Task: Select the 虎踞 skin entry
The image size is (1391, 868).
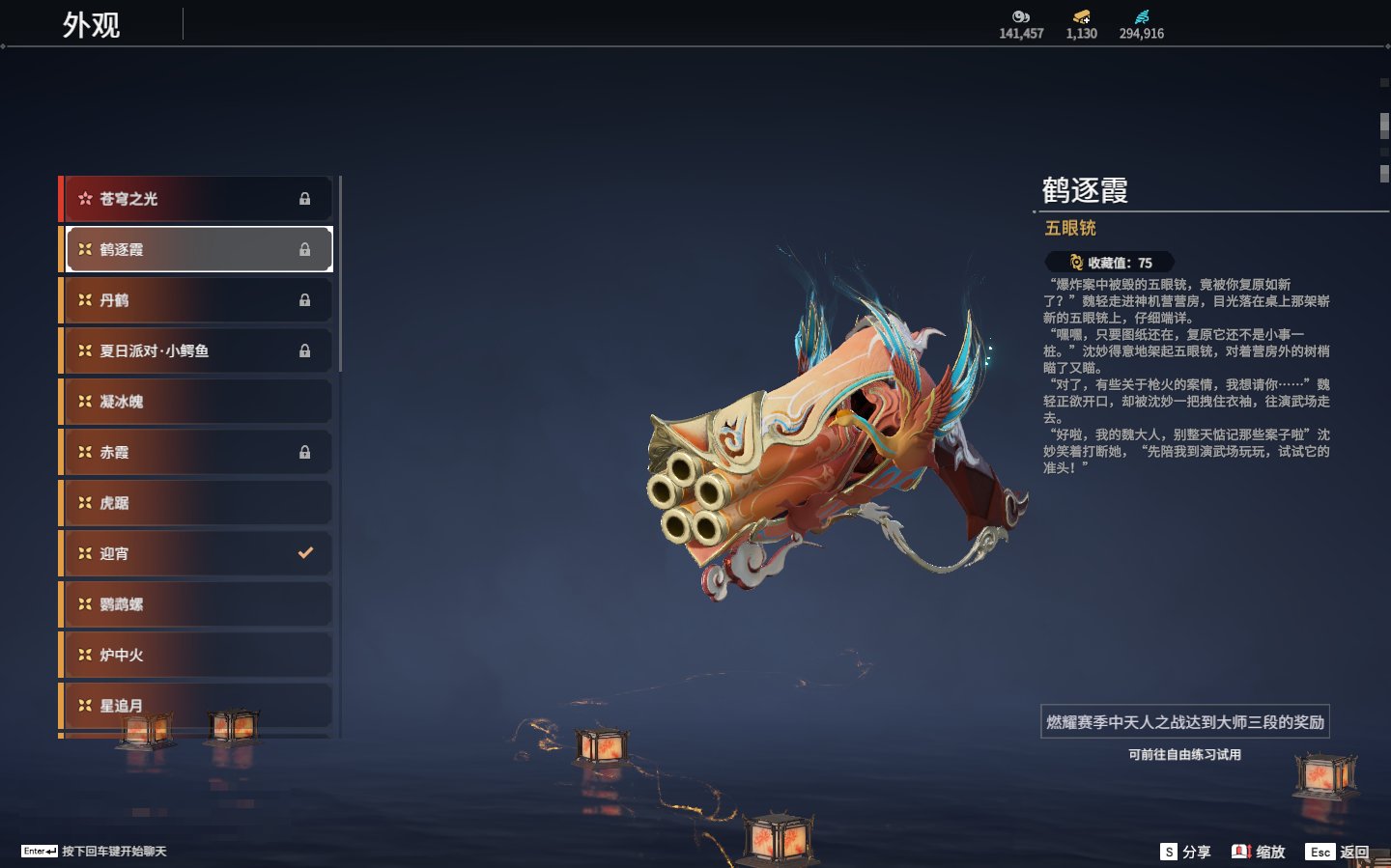Action: [x=198, y=503]
